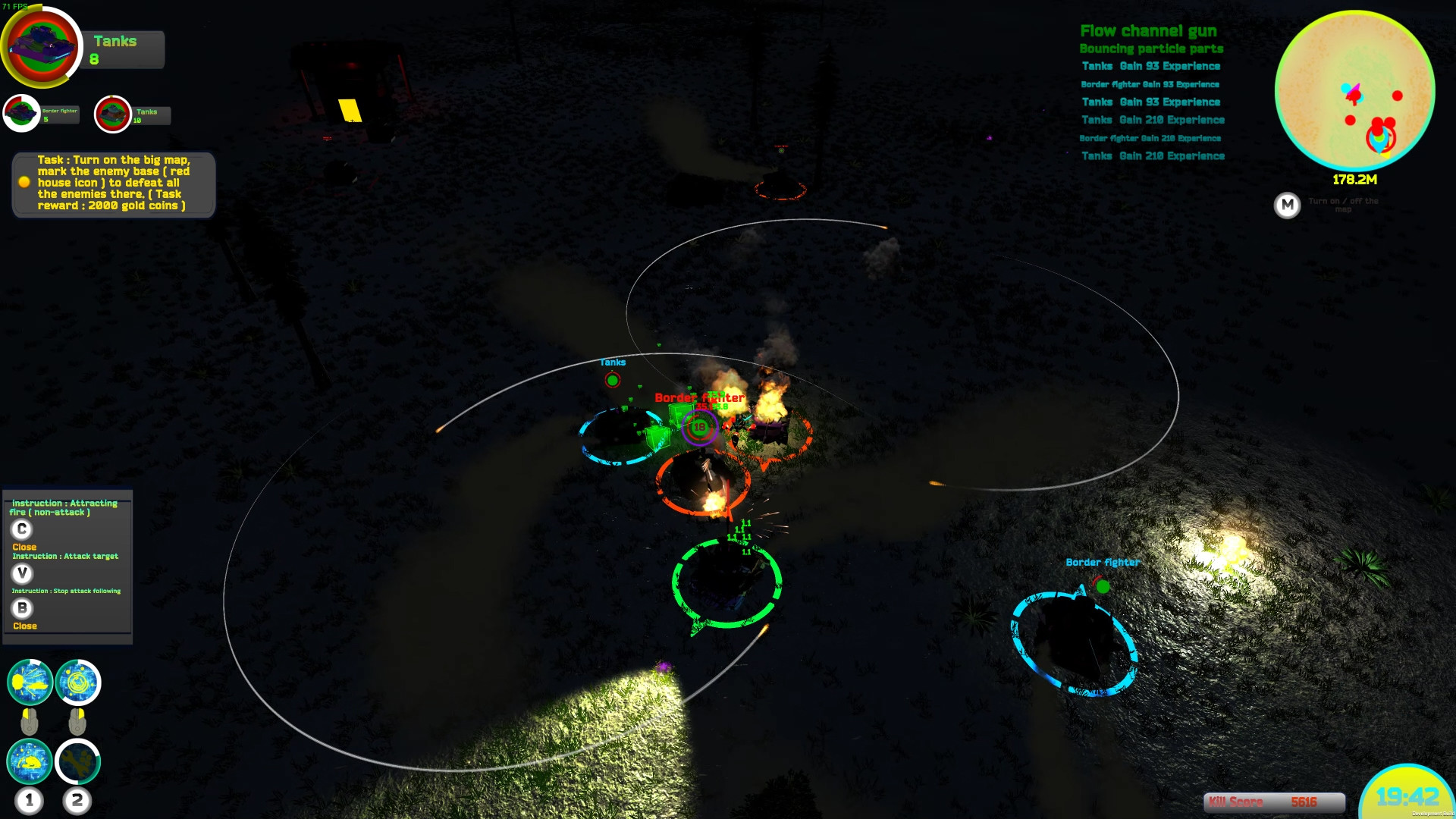Expand the Task reward description panel
This screenshot has width=1456, height=819.
pos(112,184)
